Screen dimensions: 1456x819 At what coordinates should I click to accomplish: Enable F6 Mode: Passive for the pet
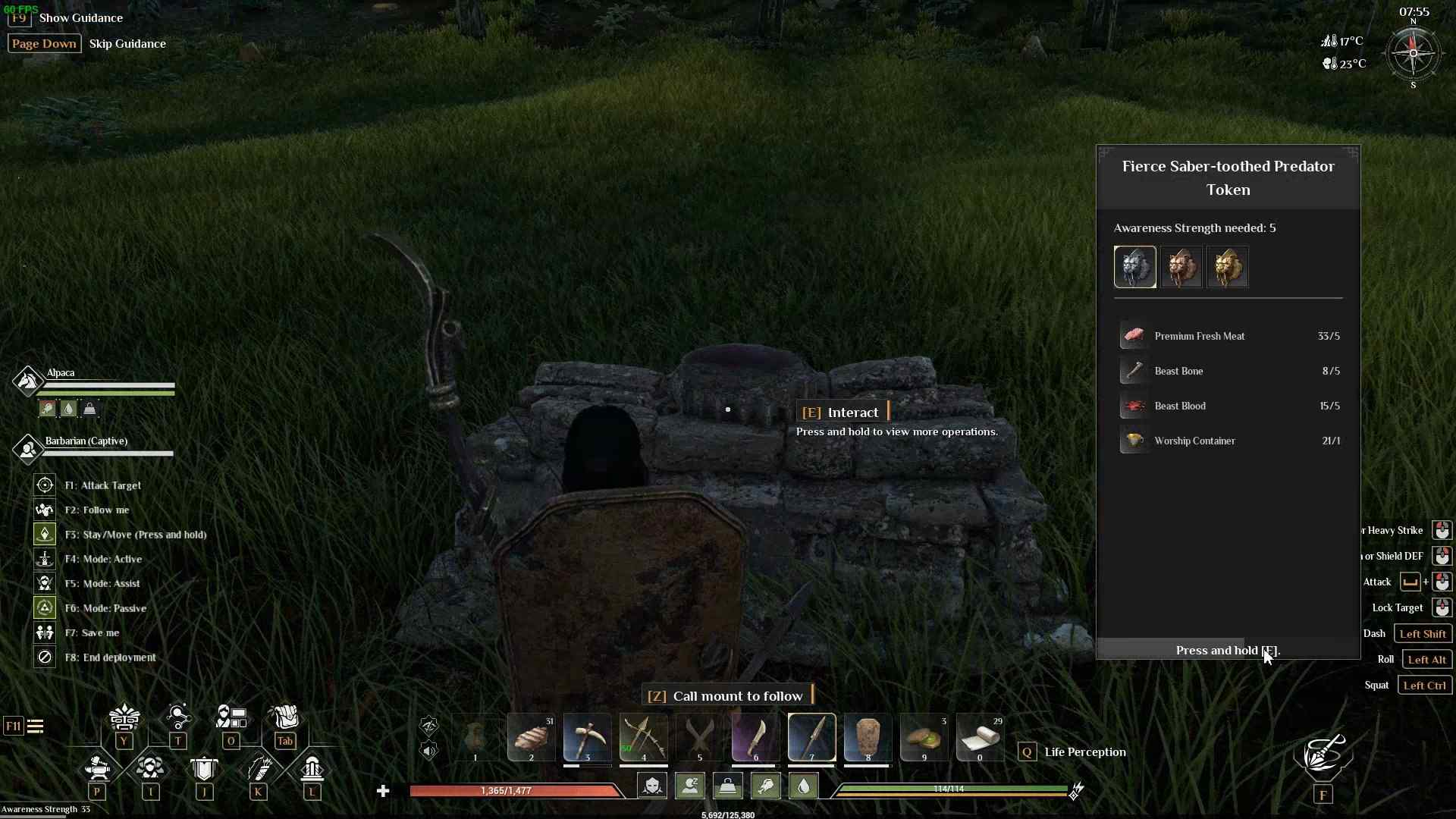click(x=44, y=607)
